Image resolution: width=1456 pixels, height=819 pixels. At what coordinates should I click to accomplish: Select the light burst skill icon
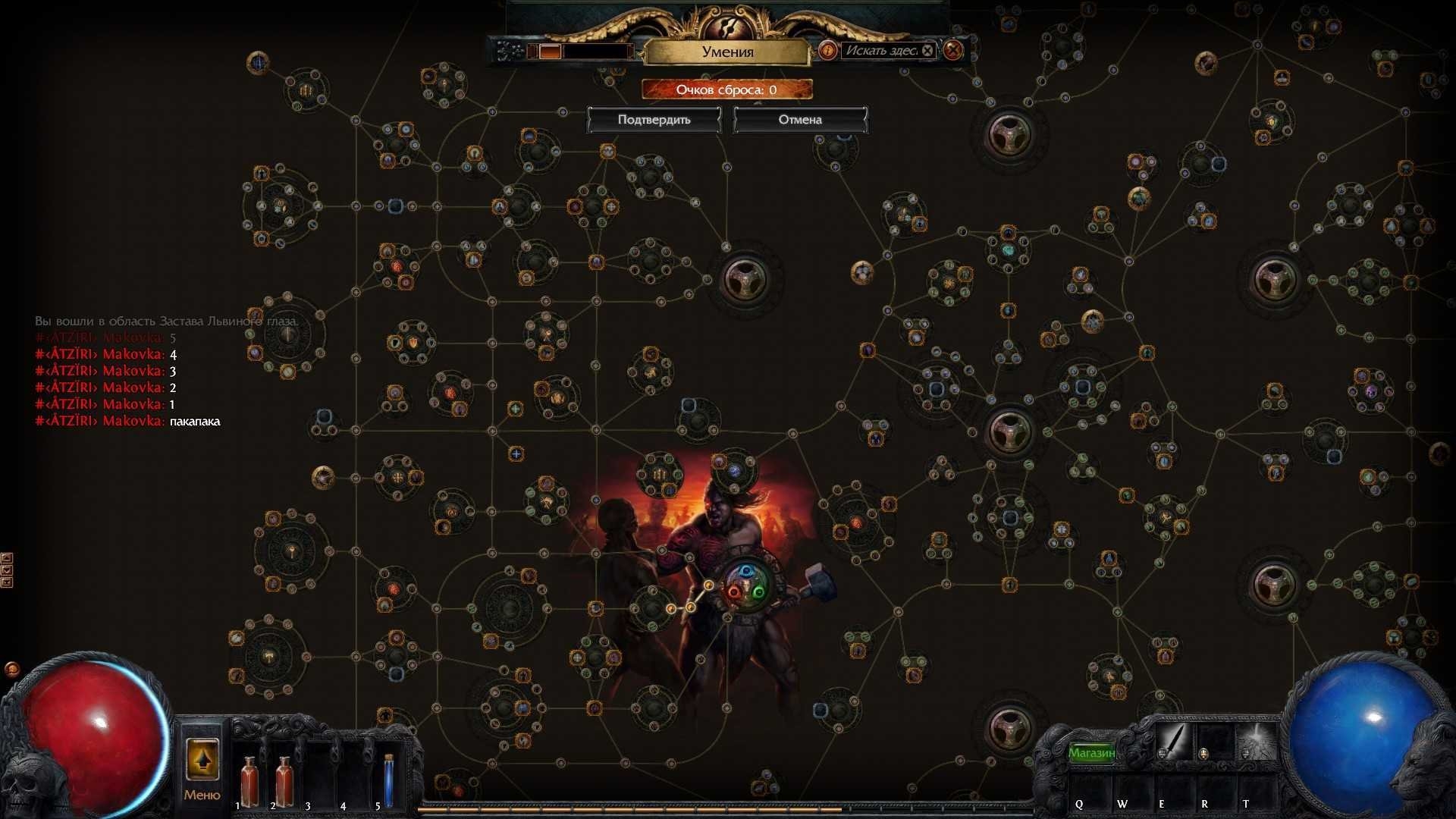1257,742
